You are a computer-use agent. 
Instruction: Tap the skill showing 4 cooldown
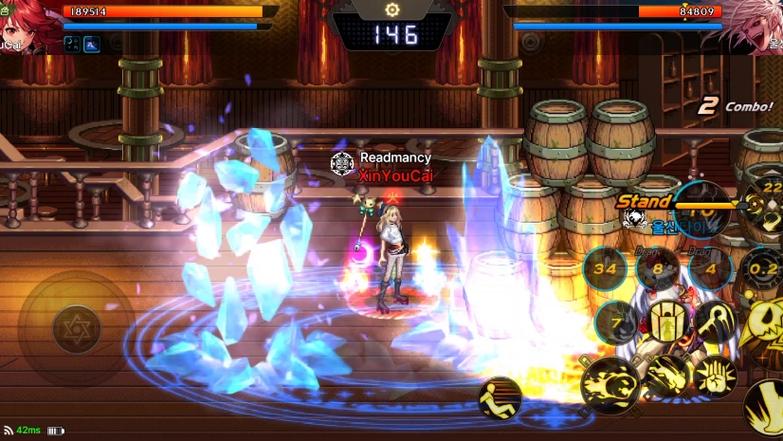(709, 268)
